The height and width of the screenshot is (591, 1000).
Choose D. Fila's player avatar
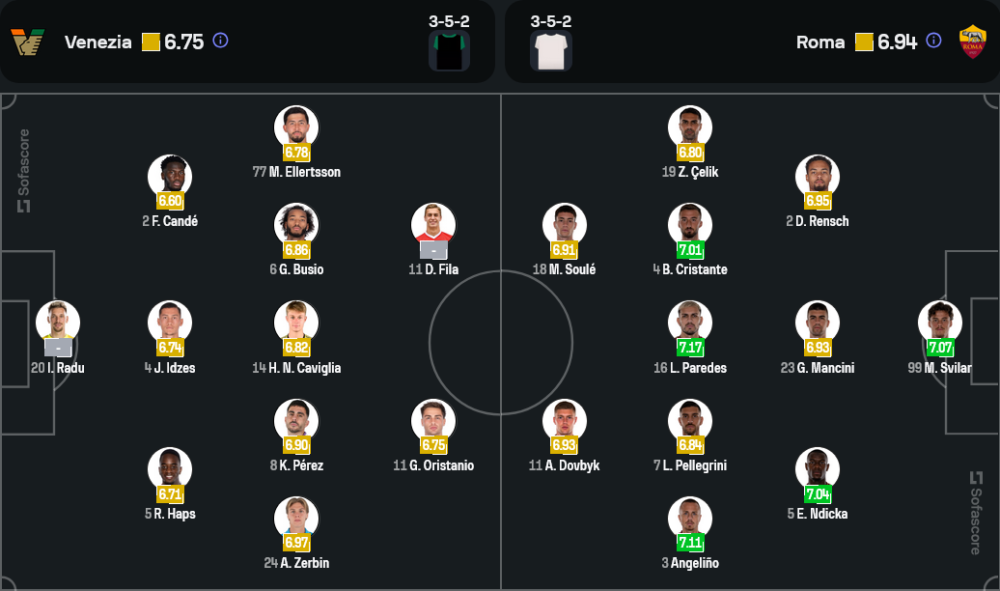tap(433, 225)
